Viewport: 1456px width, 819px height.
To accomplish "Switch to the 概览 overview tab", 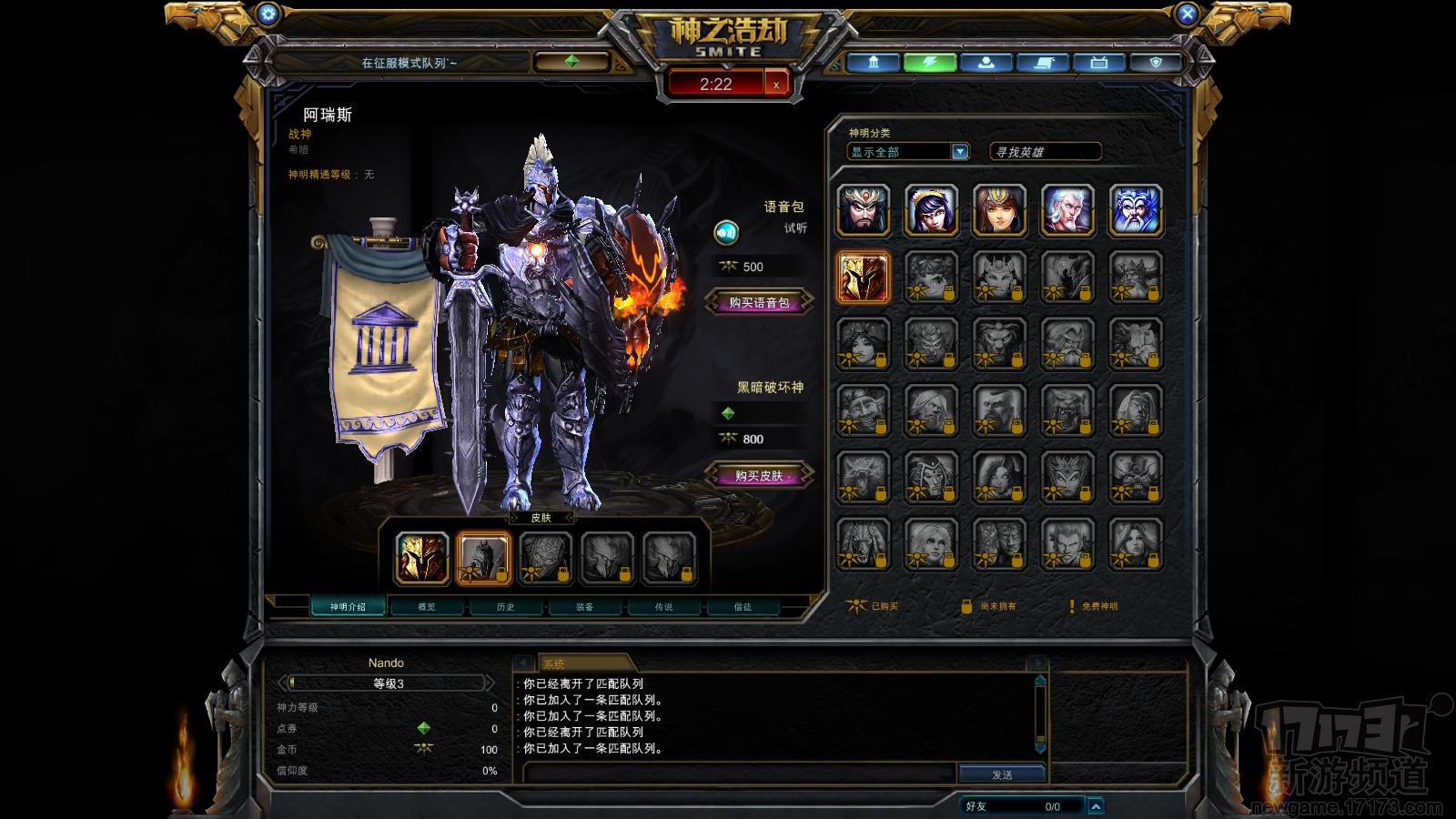I will pos(427,607).
